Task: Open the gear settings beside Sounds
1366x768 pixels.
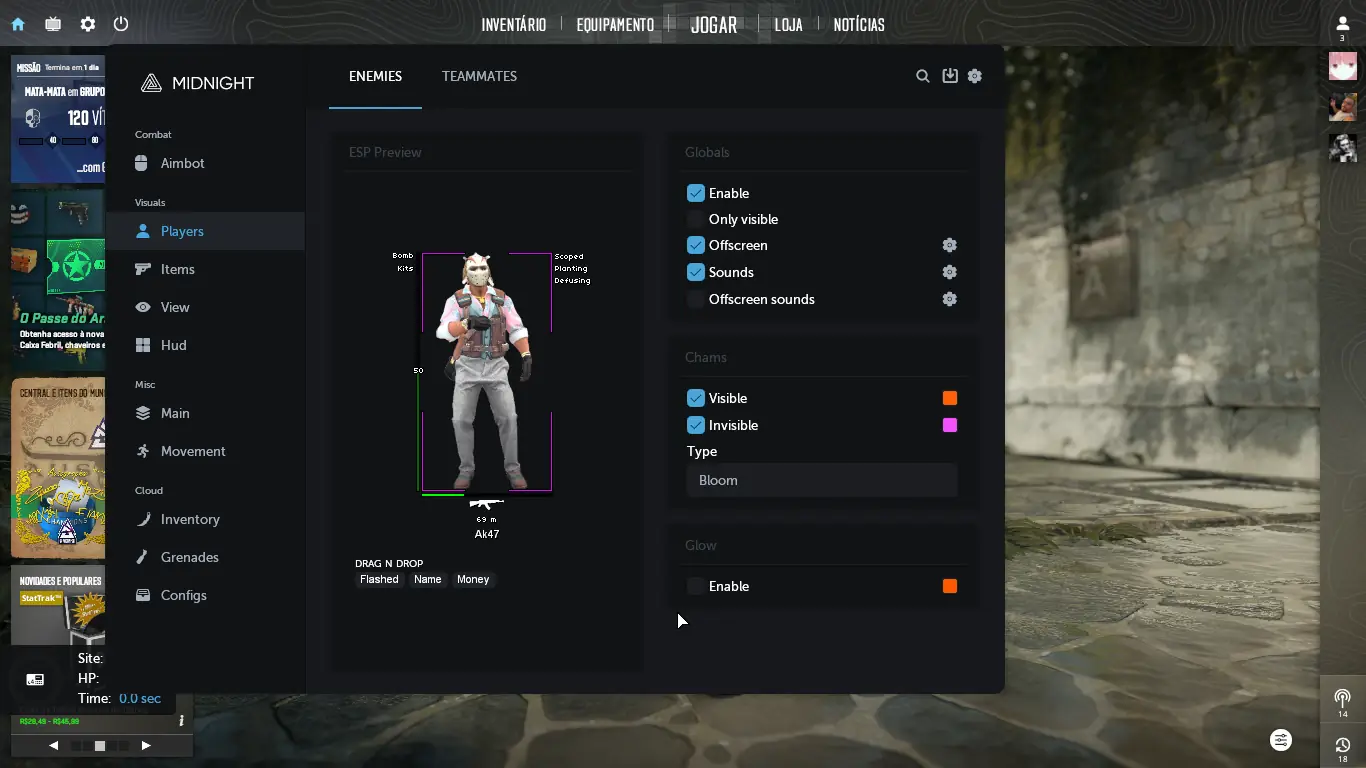Action: pos(950,272)
